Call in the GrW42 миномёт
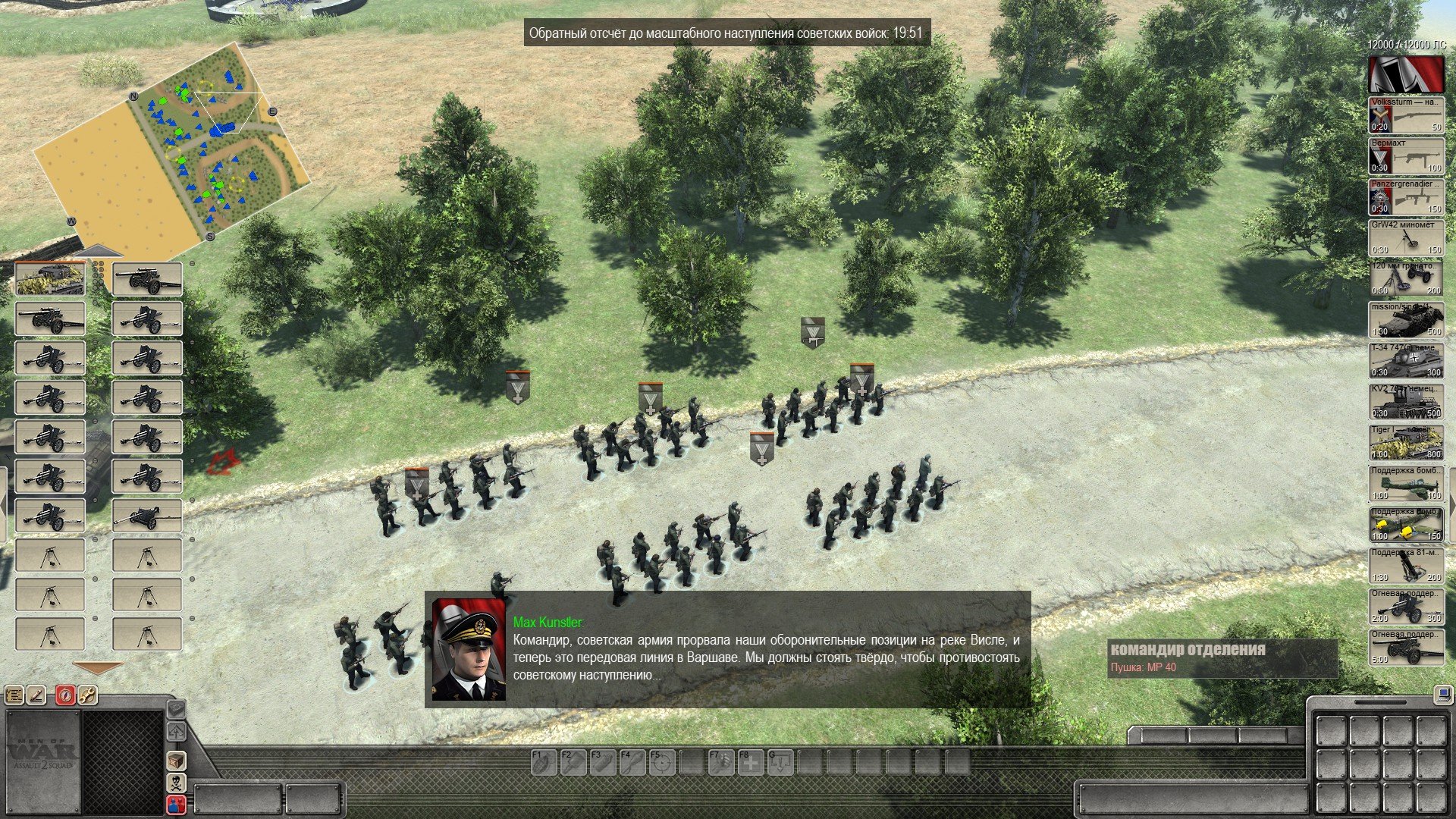 pyautogui.click(x=1406, y=238)
